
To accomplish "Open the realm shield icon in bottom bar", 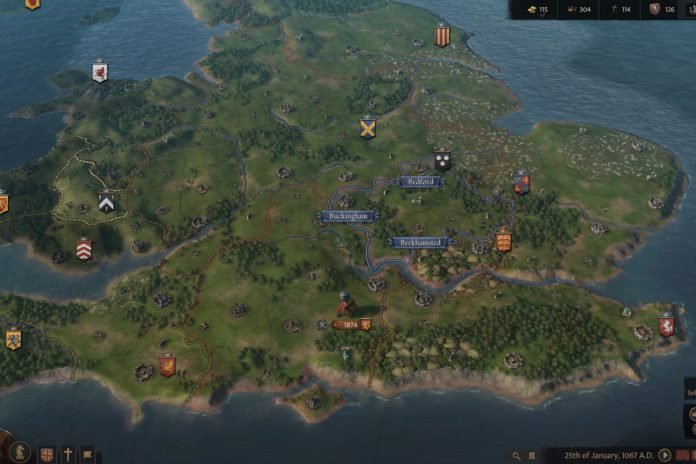I will coord(47,455).
